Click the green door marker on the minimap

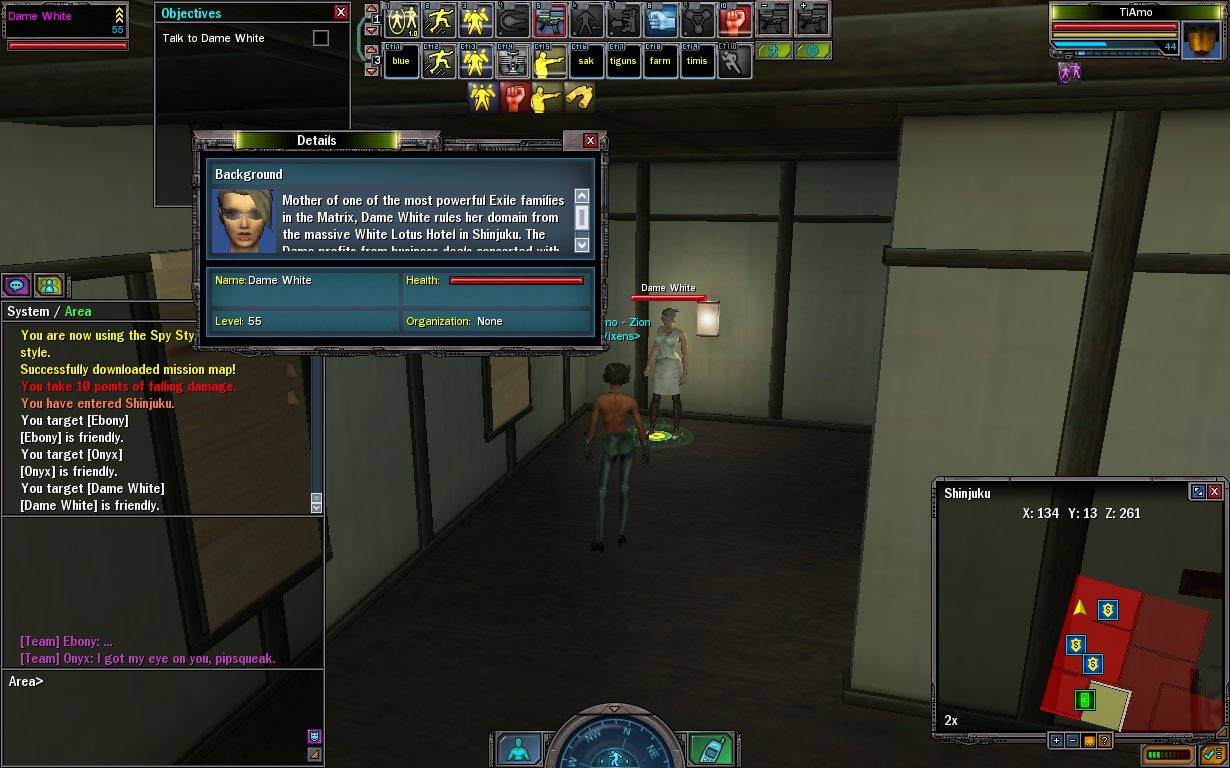1085,699
